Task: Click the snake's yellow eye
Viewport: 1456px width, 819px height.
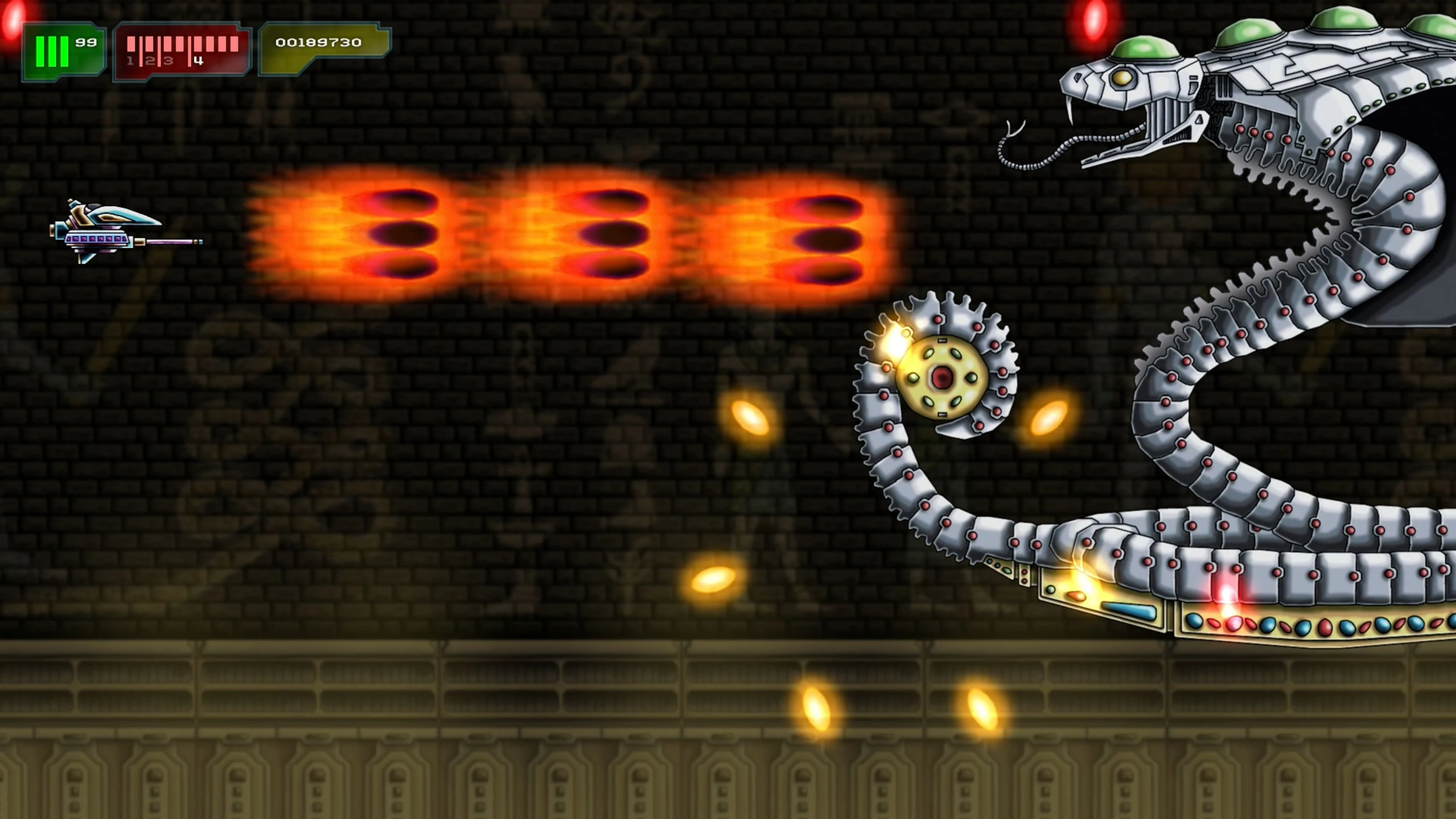Action: pos(1122,80)
